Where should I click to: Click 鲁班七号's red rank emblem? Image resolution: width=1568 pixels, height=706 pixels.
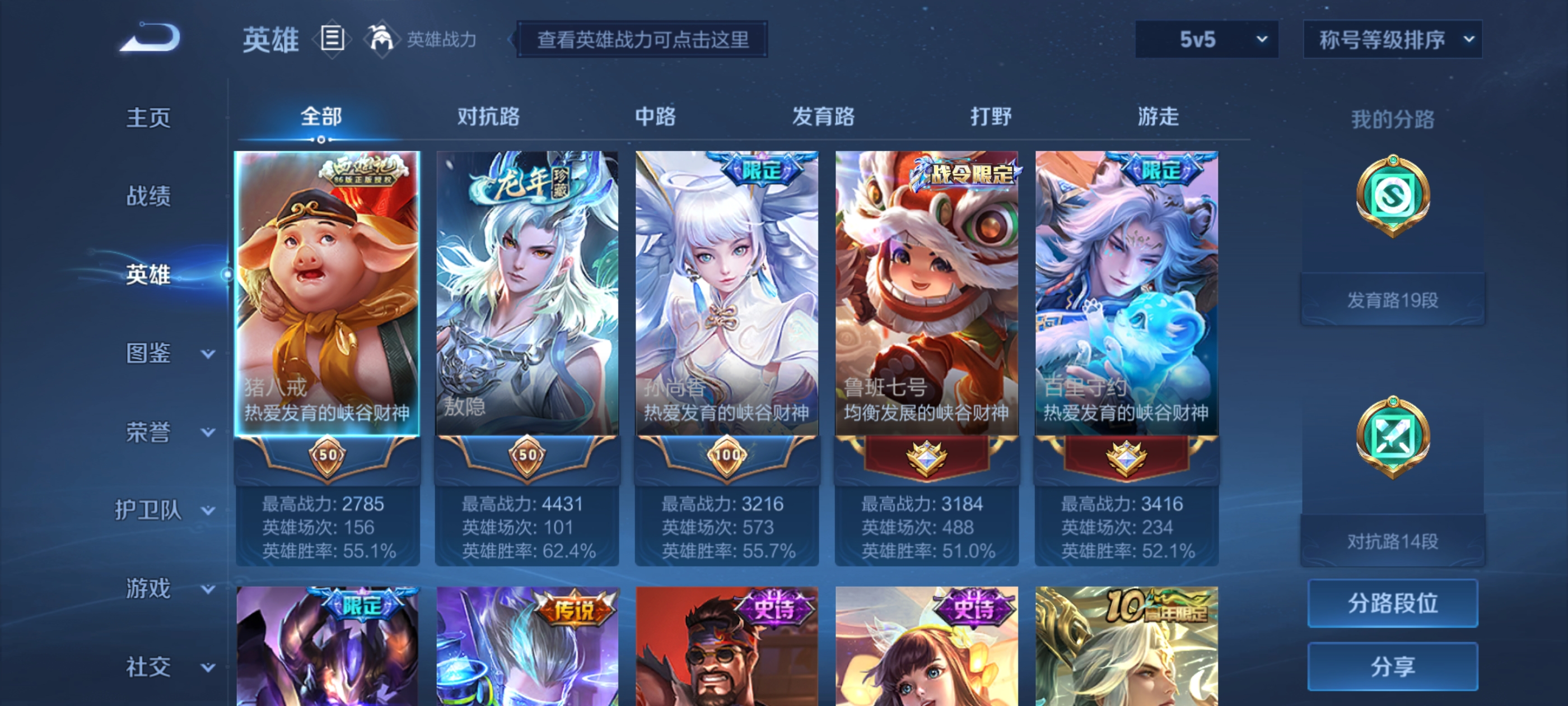point(927,460)
